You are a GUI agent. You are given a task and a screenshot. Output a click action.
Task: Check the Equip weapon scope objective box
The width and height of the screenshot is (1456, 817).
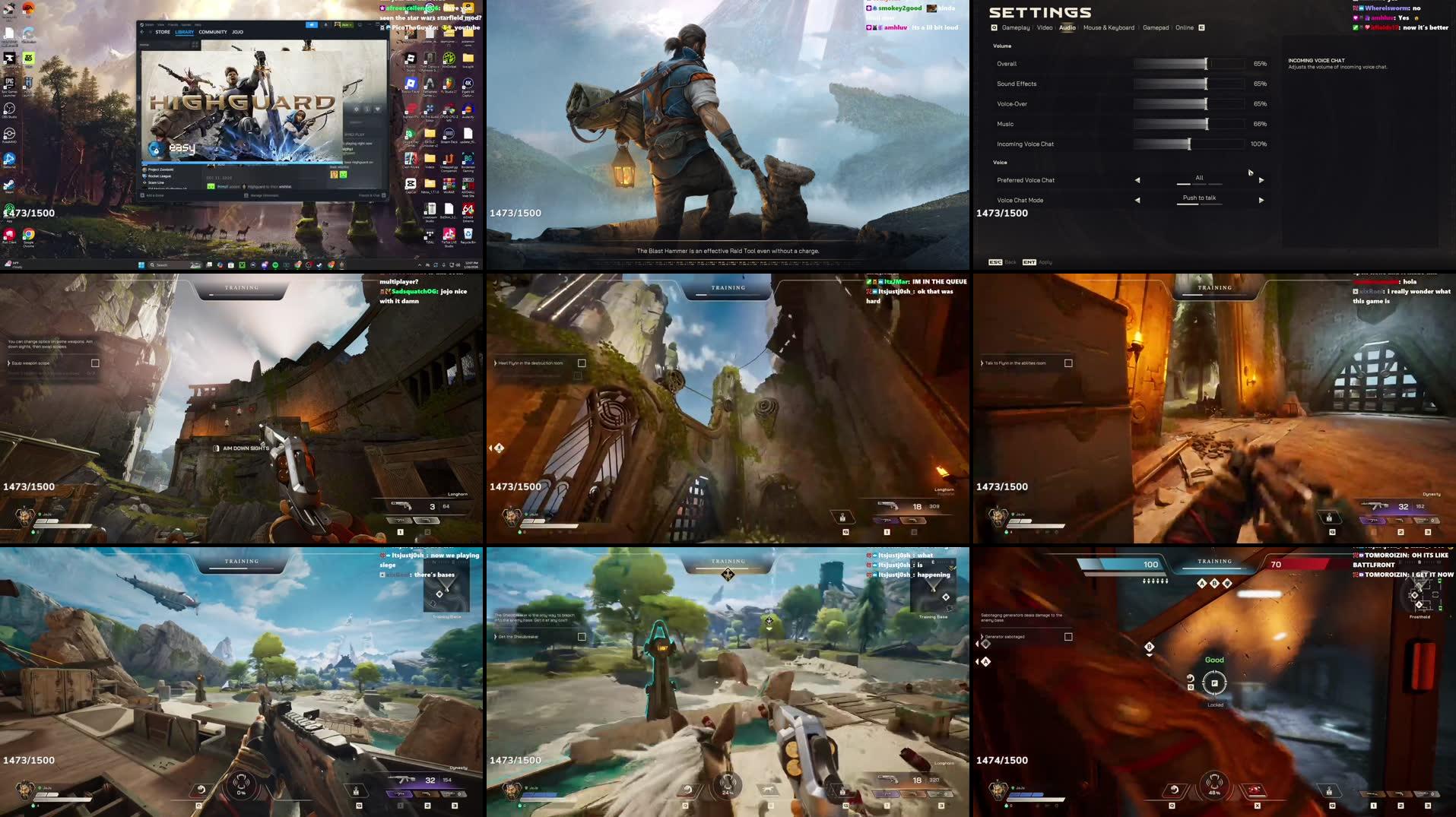[95, 363]
